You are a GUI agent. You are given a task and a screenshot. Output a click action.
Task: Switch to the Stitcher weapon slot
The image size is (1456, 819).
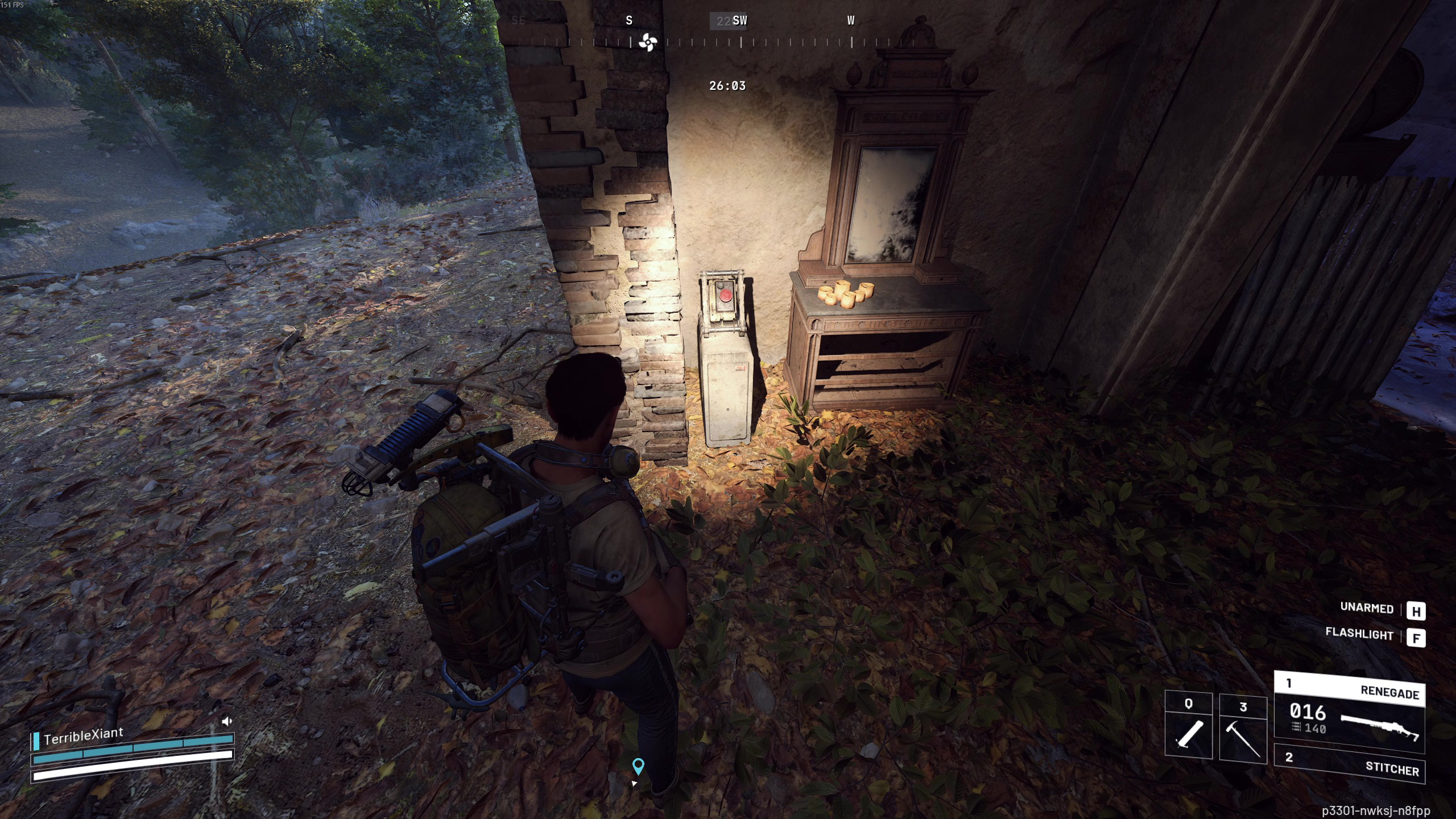[x=1349, y=764]
